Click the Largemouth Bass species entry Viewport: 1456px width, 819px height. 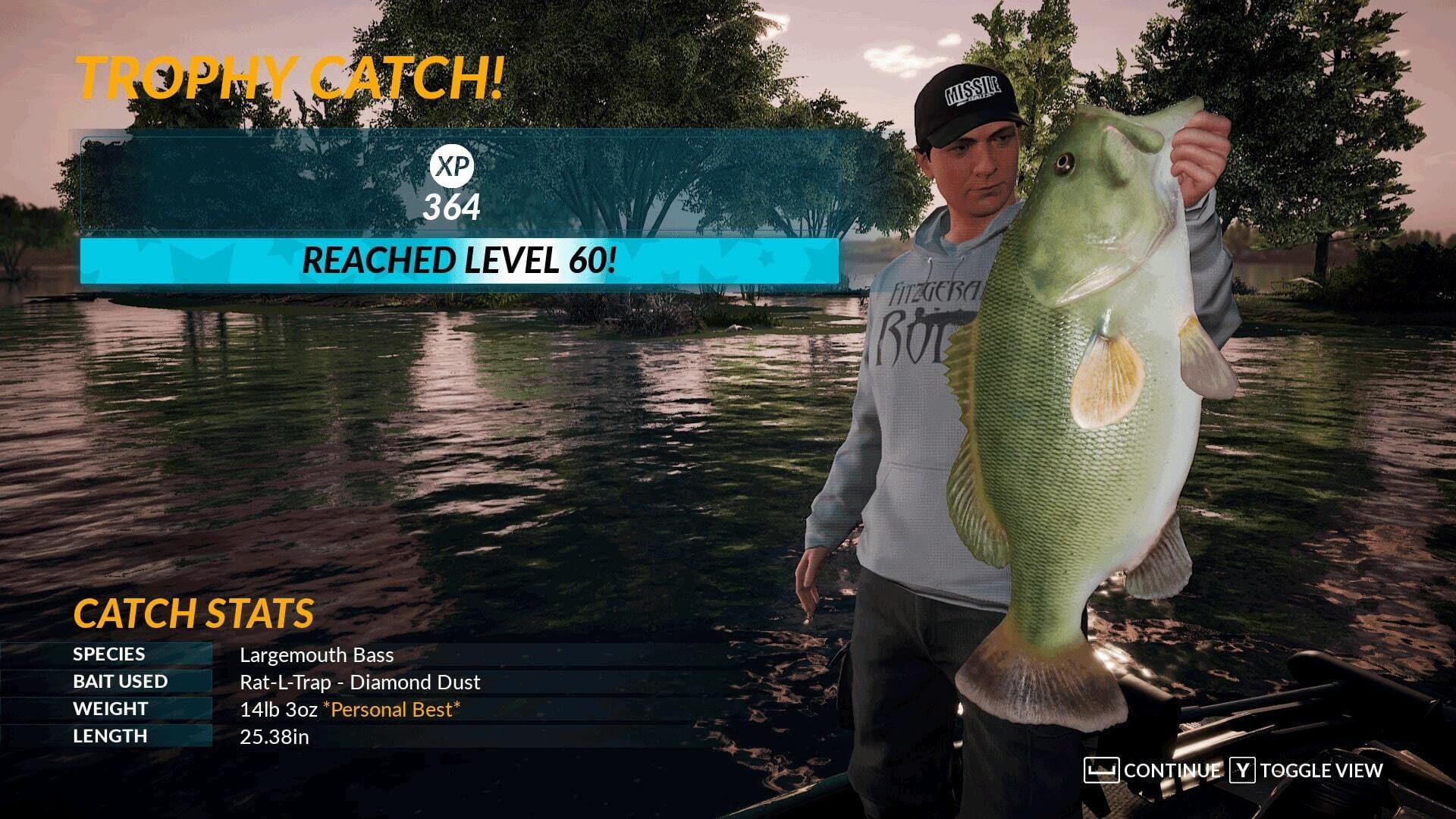[315, 654]
